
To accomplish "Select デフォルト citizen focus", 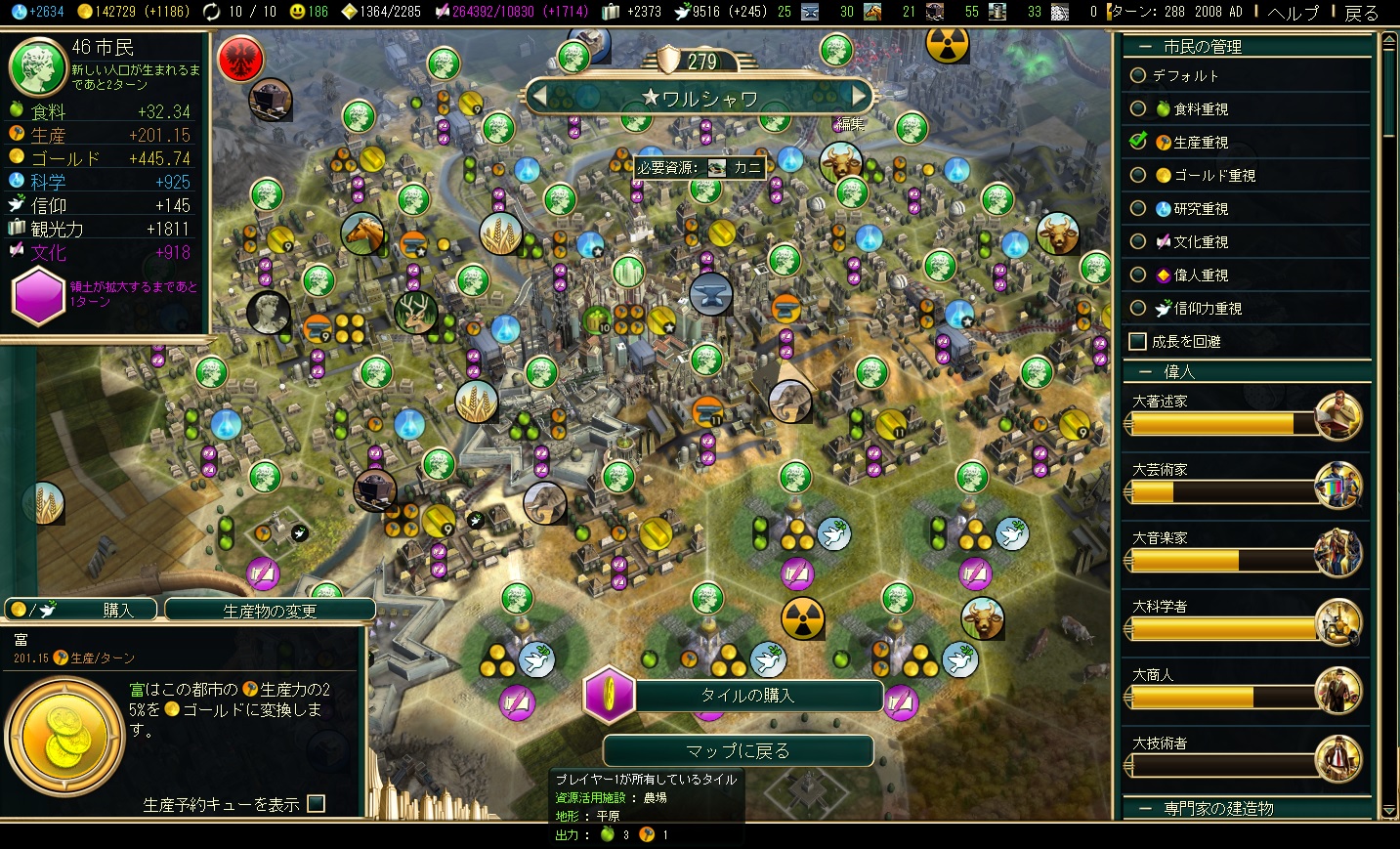I will pyautogui.click(x=1138, y=75).
